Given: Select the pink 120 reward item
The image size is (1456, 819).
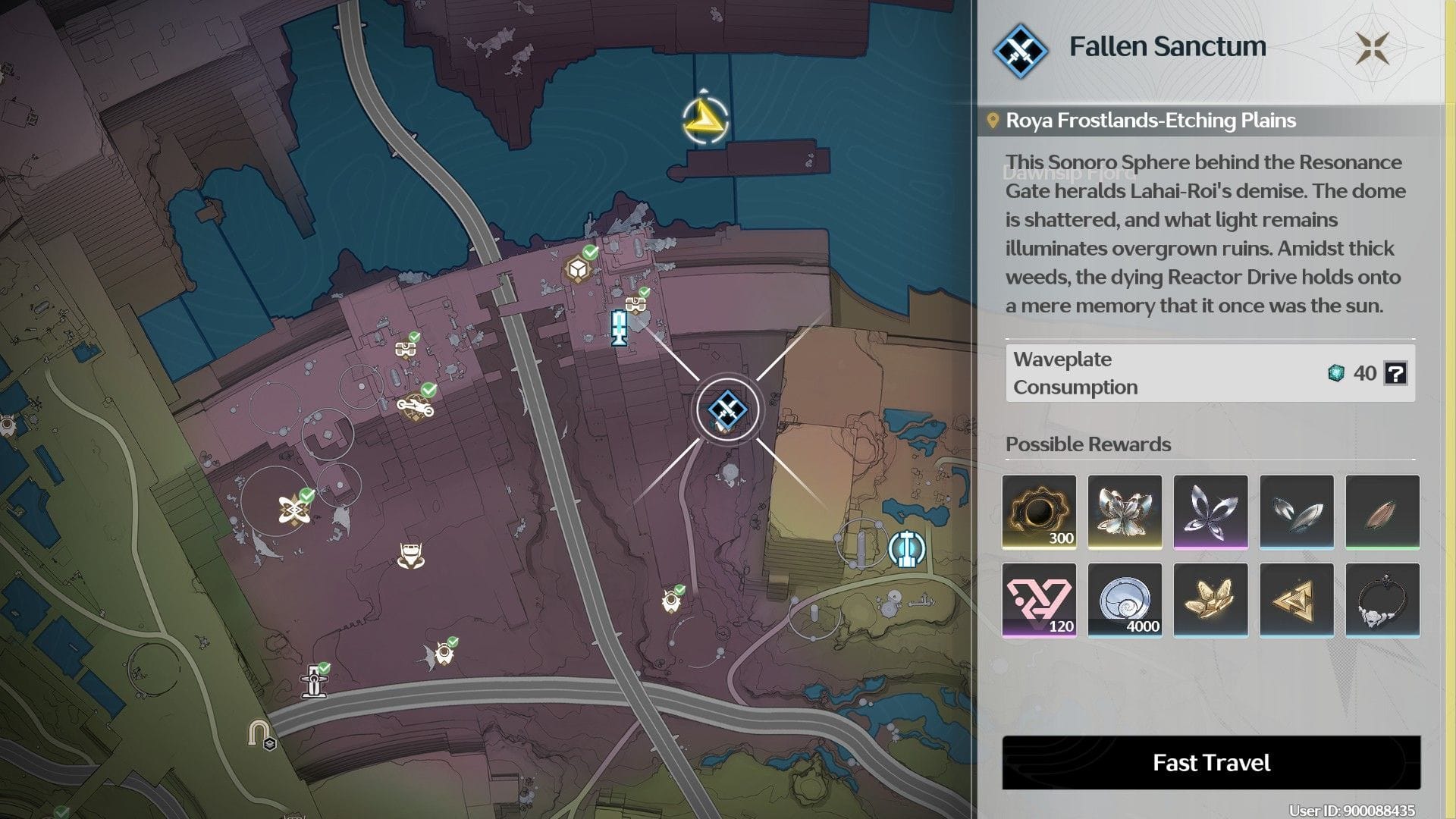Looking at the screenshot, I should 1039,600.
